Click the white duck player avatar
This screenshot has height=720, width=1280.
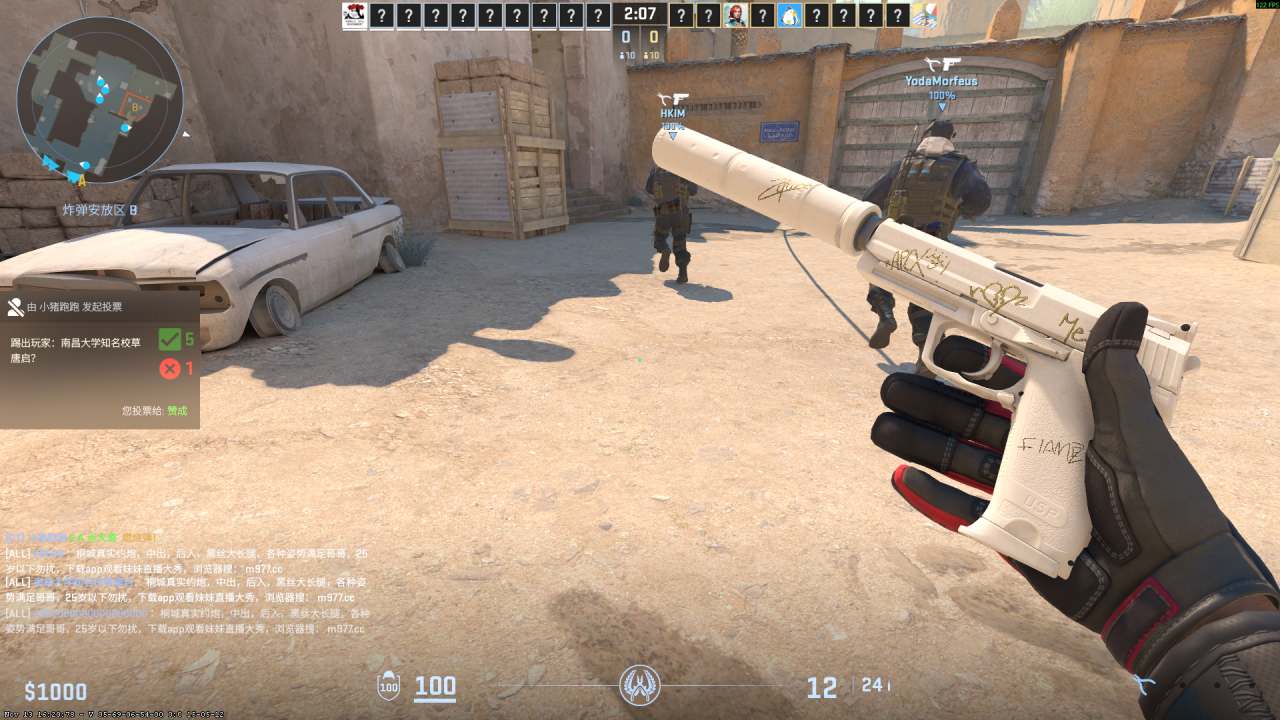[790, 15]
